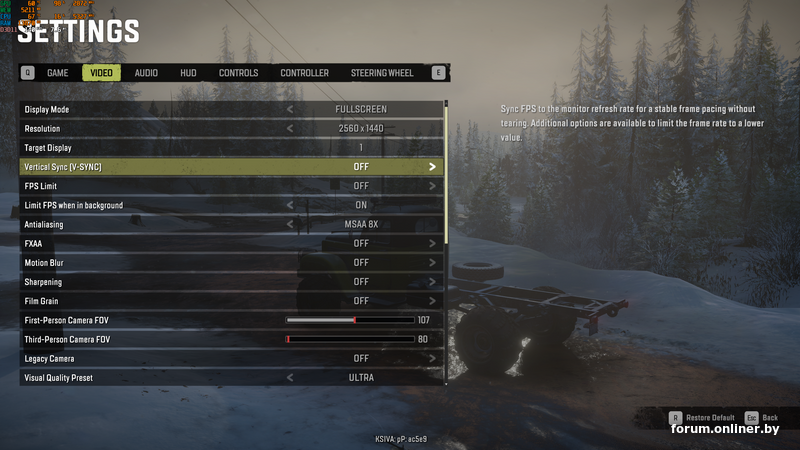Click the left arrow next to Resolution
This screenshot has width=800, height=450.
point(290,128)
